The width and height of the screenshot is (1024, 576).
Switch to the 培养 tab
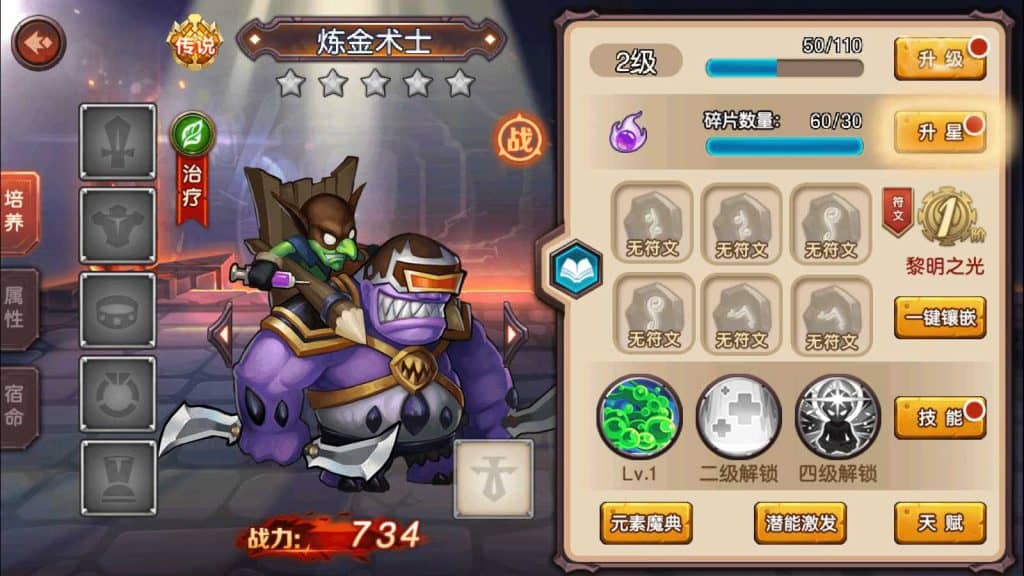tap(17, 210)
